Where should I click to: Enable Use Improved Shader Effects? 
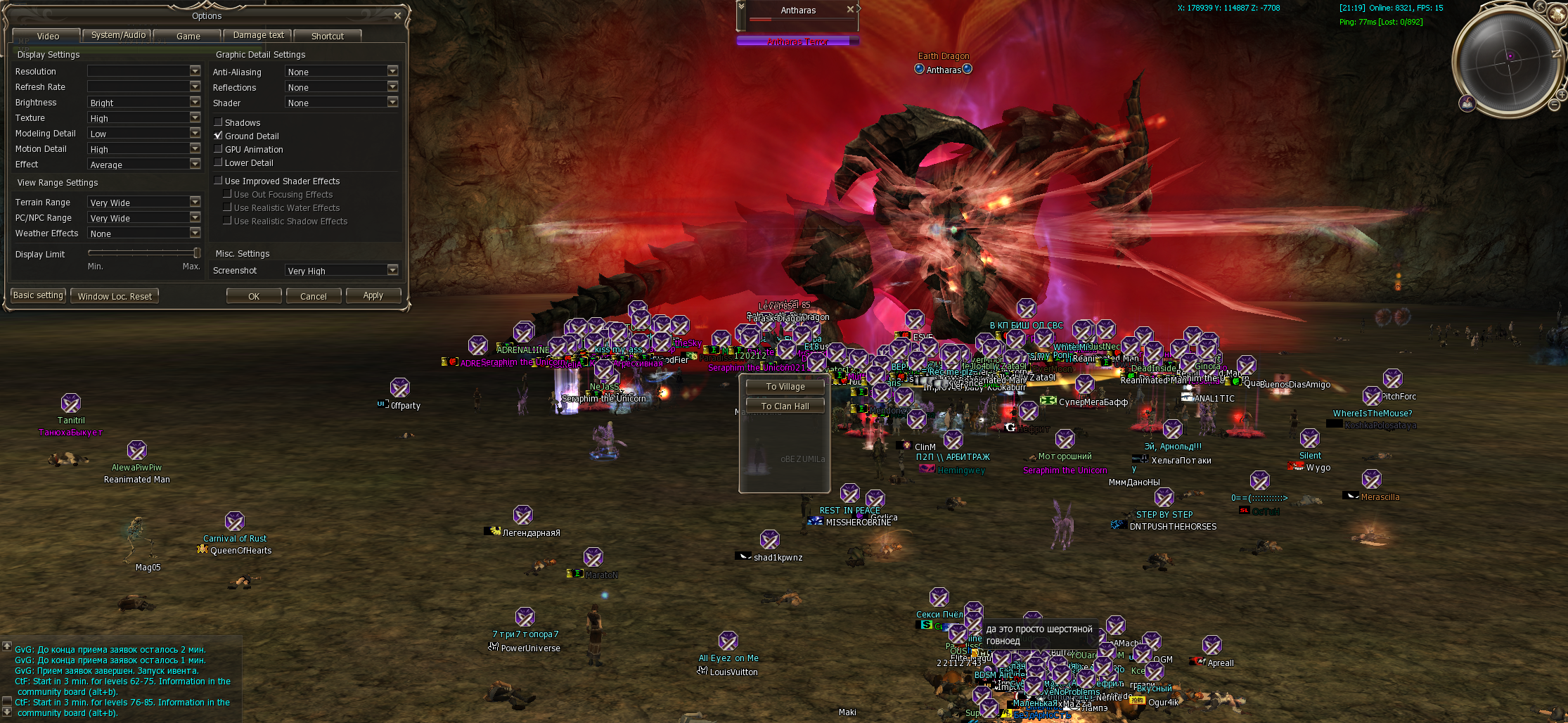point(219,181)
